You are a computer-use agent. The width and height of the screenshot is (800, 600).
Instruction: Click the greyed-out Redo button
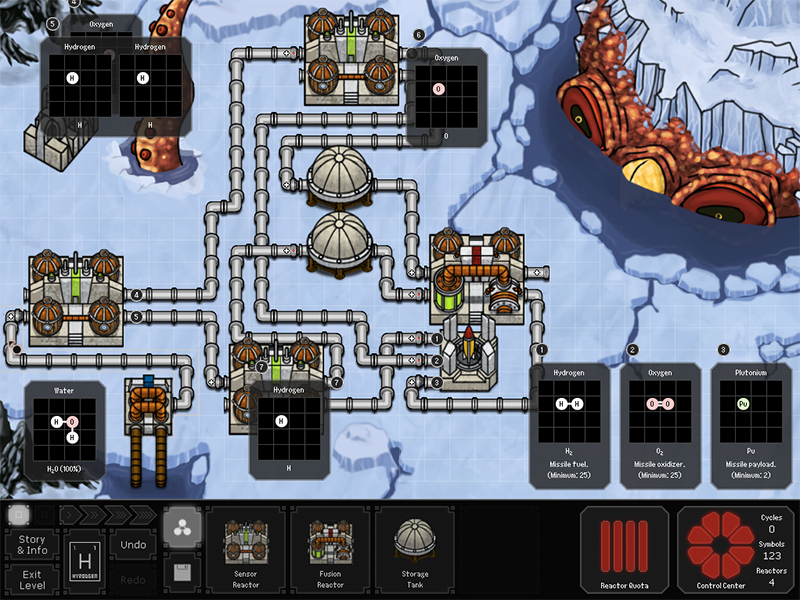(x=133, y=581)
